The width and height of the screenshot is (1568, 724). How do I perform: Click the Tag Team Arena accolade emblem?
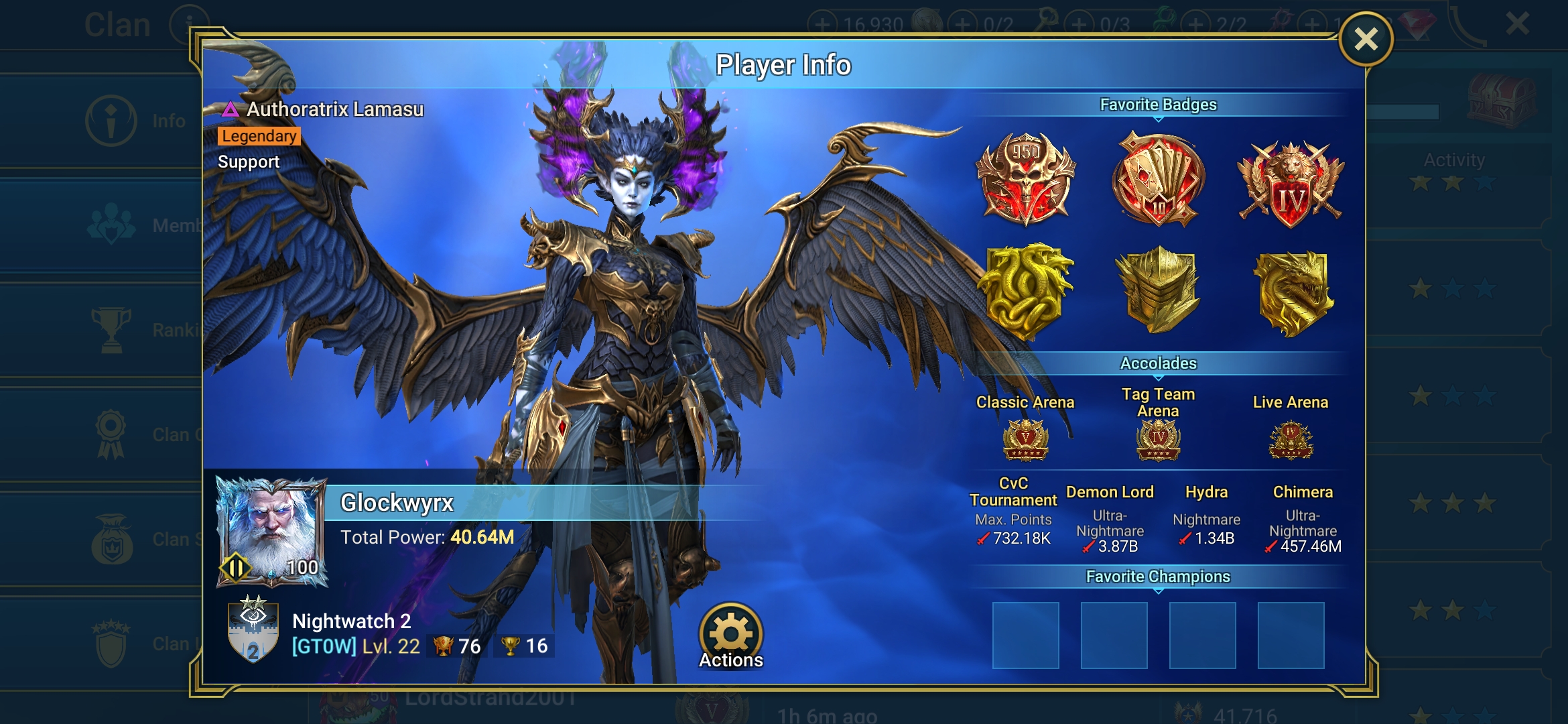1158,440
